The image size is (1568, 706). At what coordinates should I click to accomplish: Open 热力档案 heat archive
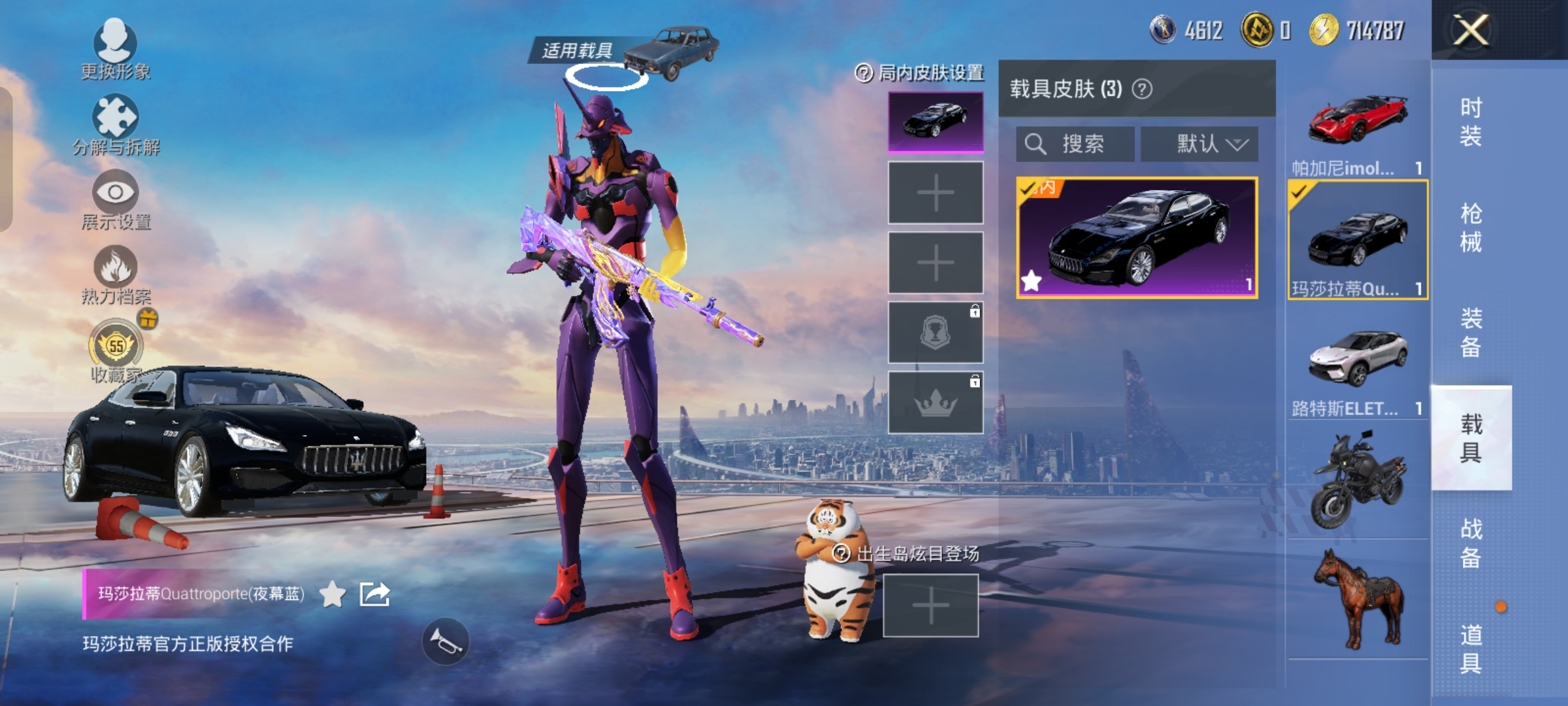116,275
